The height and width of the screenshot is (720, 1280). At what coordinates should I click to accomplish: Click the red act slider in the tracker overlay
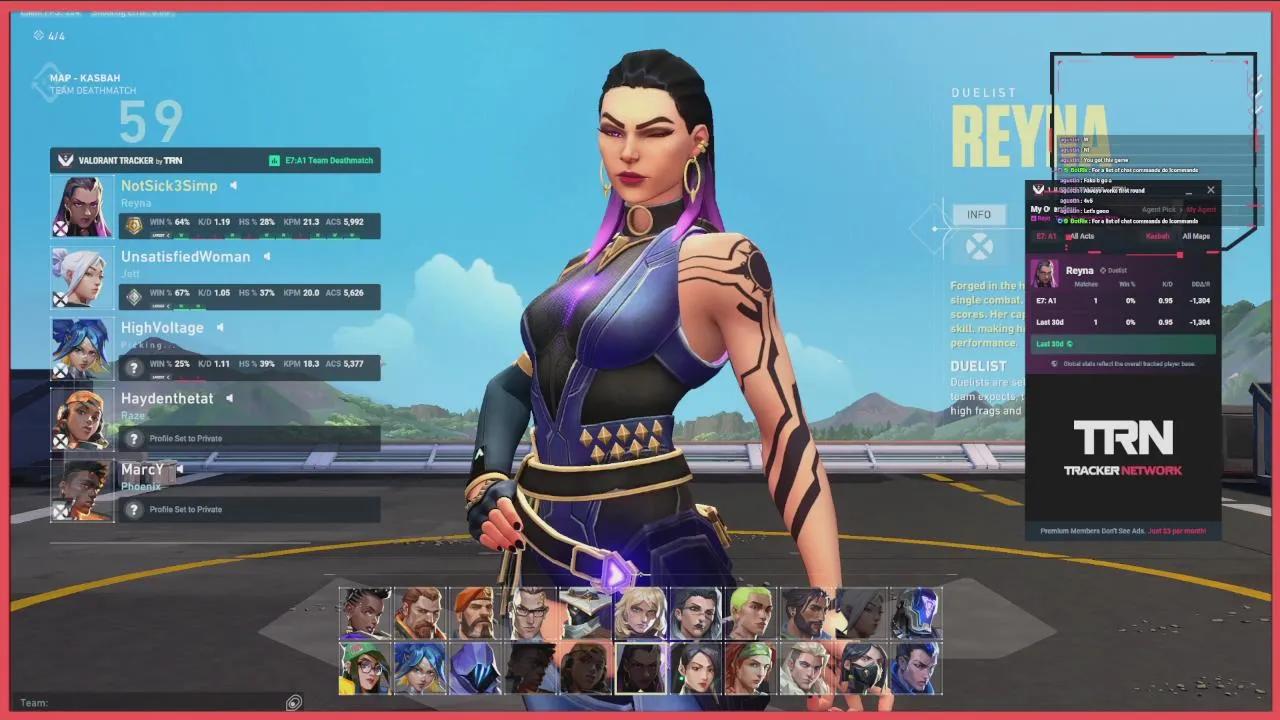(x=1179, y=254)
